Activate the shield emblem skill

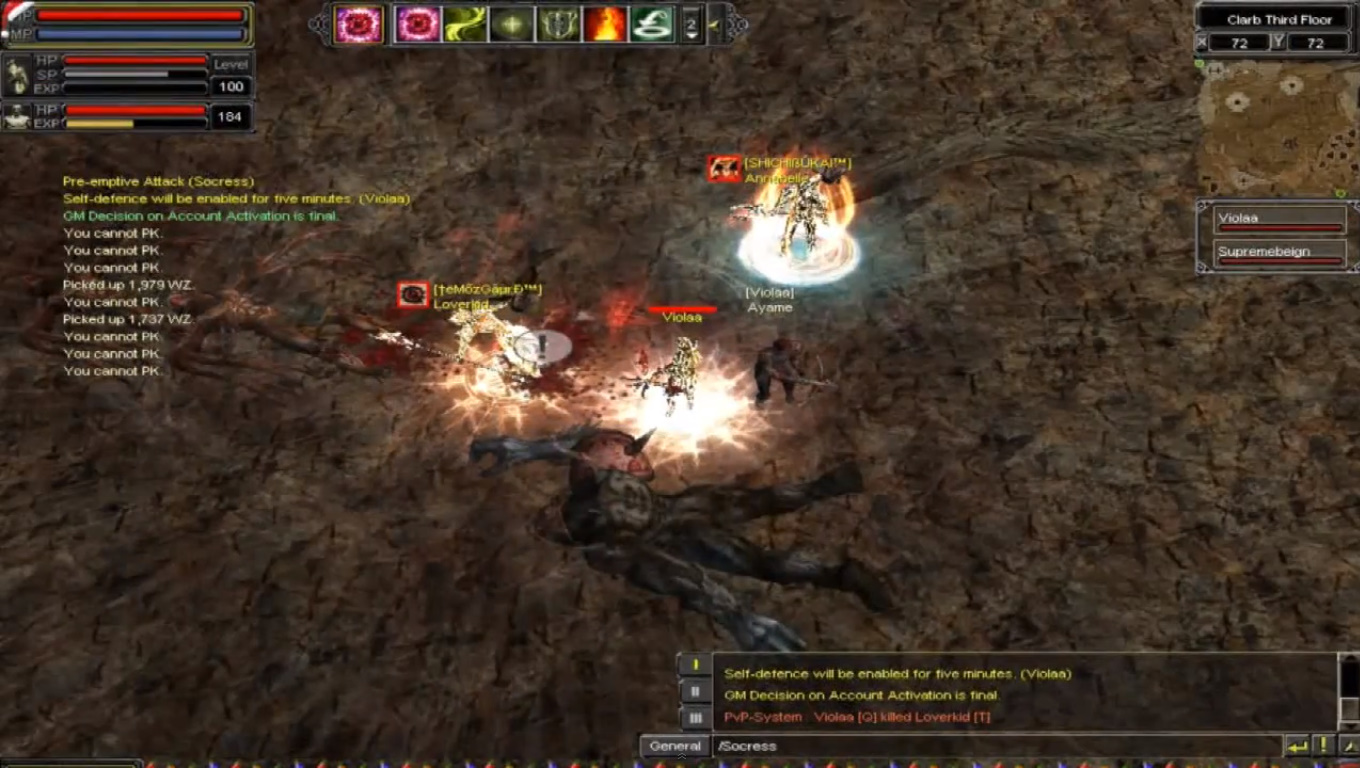(558, 24)
